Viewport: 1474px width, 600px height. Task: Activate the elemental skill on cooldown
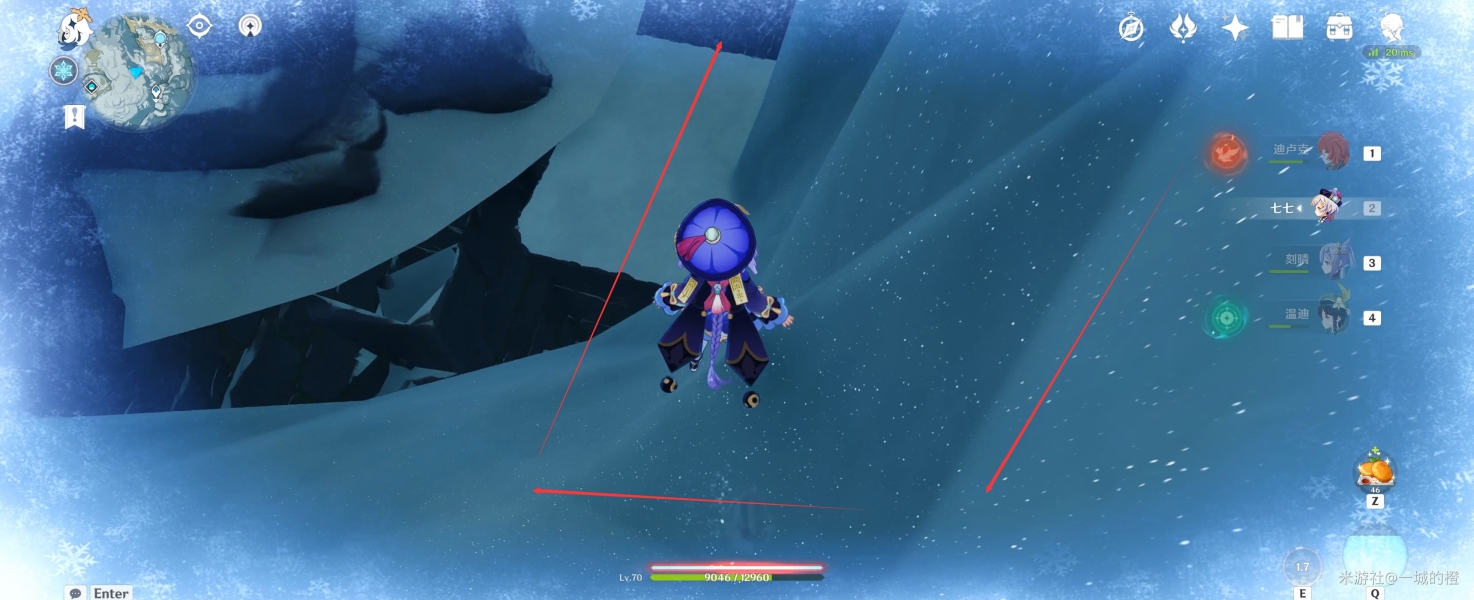point(1301,567)
